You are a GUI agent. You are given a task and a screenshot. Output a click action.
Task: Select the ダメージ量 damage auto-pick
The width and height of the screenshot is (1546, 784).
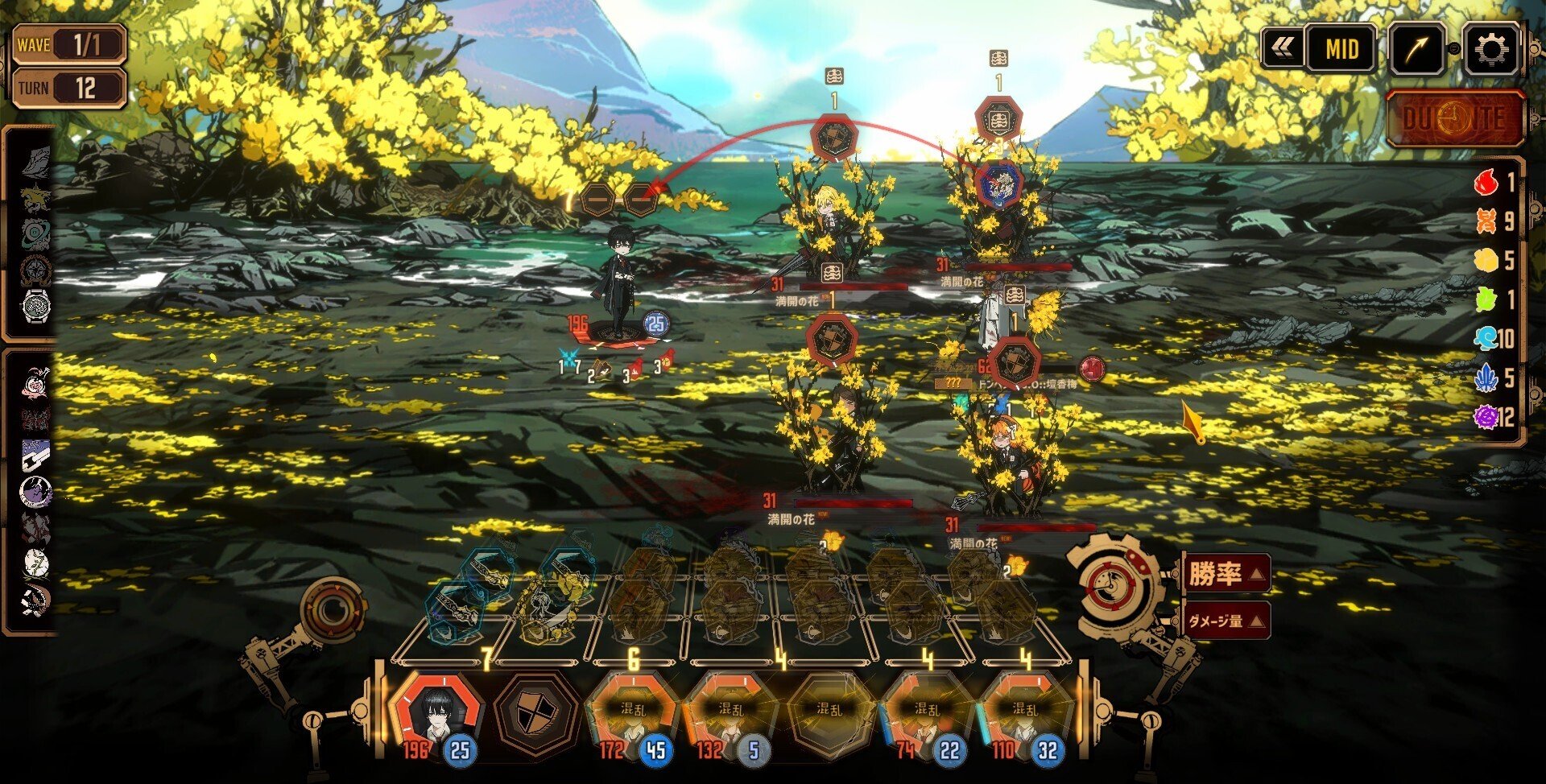[x=1225, y=621]
